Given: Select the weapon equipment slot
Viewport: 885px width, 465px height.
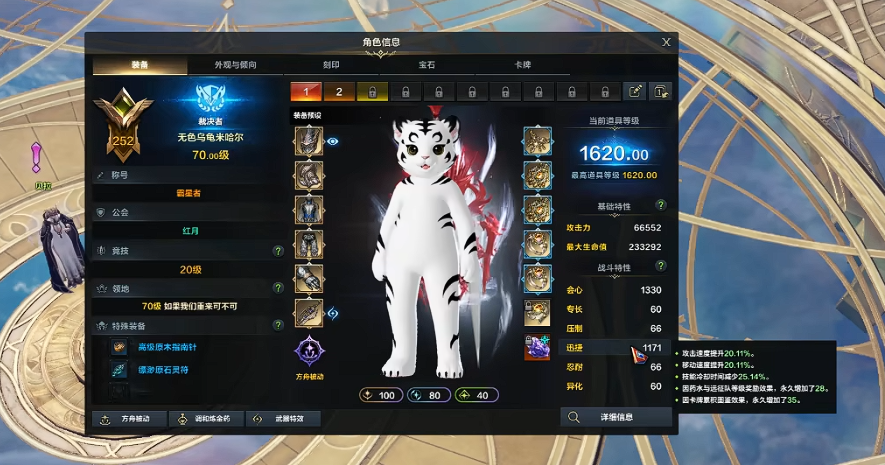Looking at the screenshot, I should [x=308, y=313].
